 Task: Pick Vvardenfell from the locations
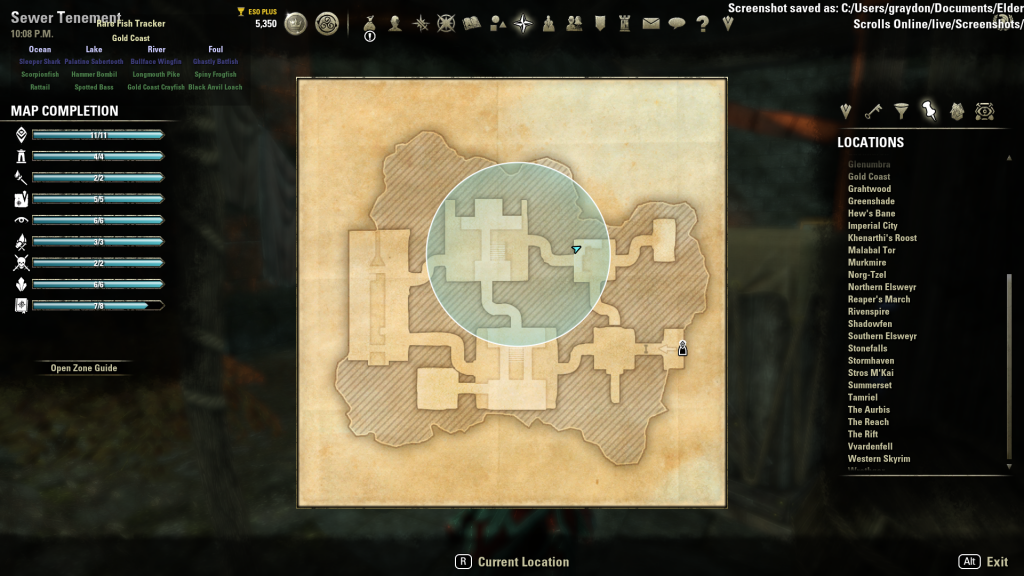click(870, 447)
